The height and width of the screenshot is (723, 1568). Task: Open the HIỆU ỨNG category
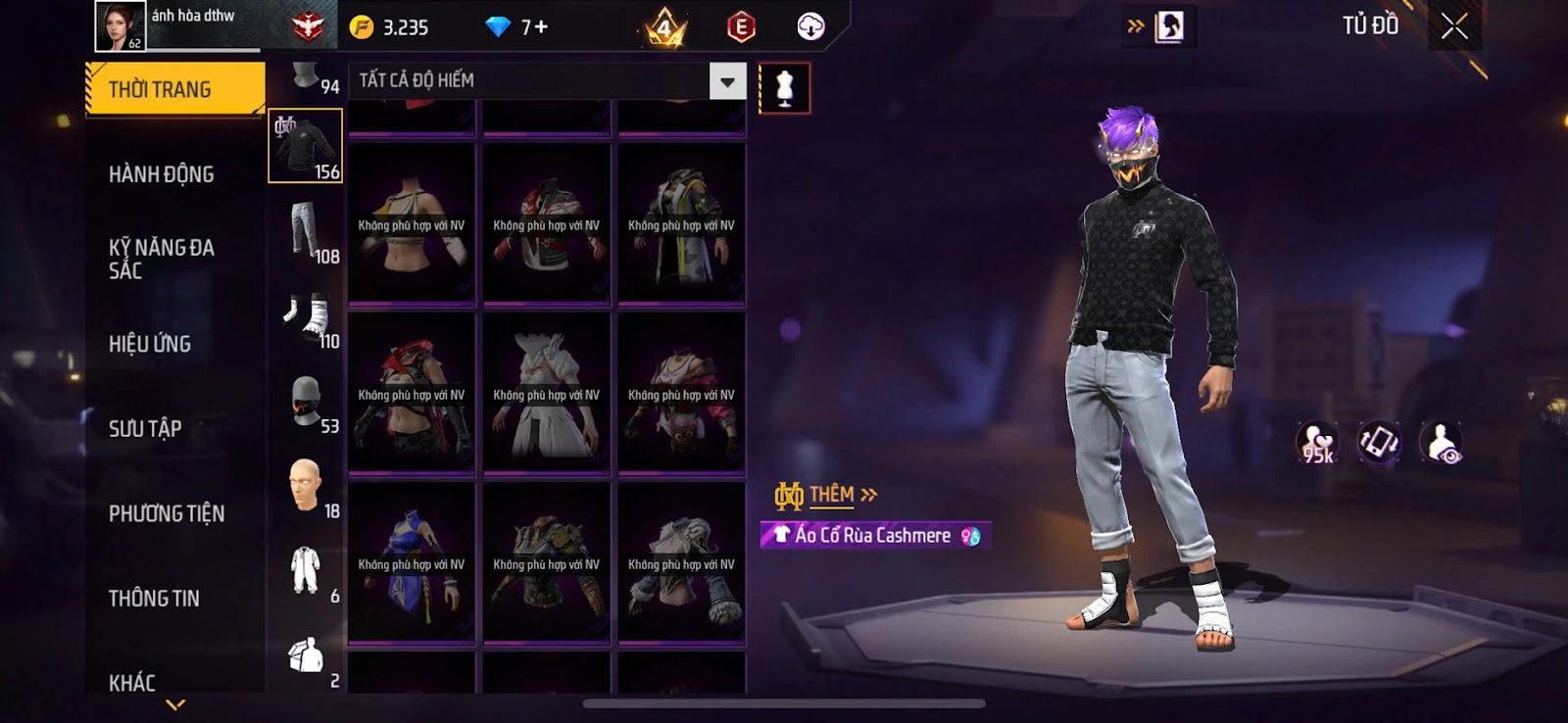(150, 344)
